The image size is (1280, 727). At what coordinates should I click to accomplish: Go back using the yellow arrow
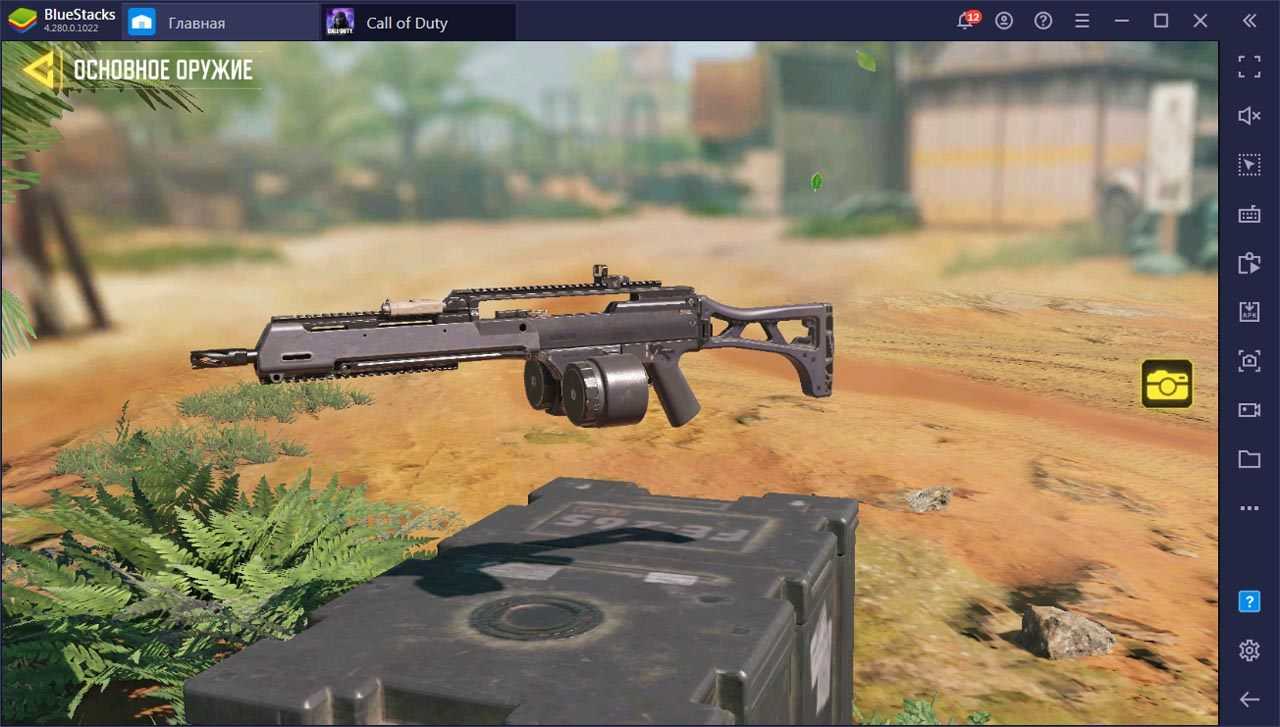tap(38, 69)
